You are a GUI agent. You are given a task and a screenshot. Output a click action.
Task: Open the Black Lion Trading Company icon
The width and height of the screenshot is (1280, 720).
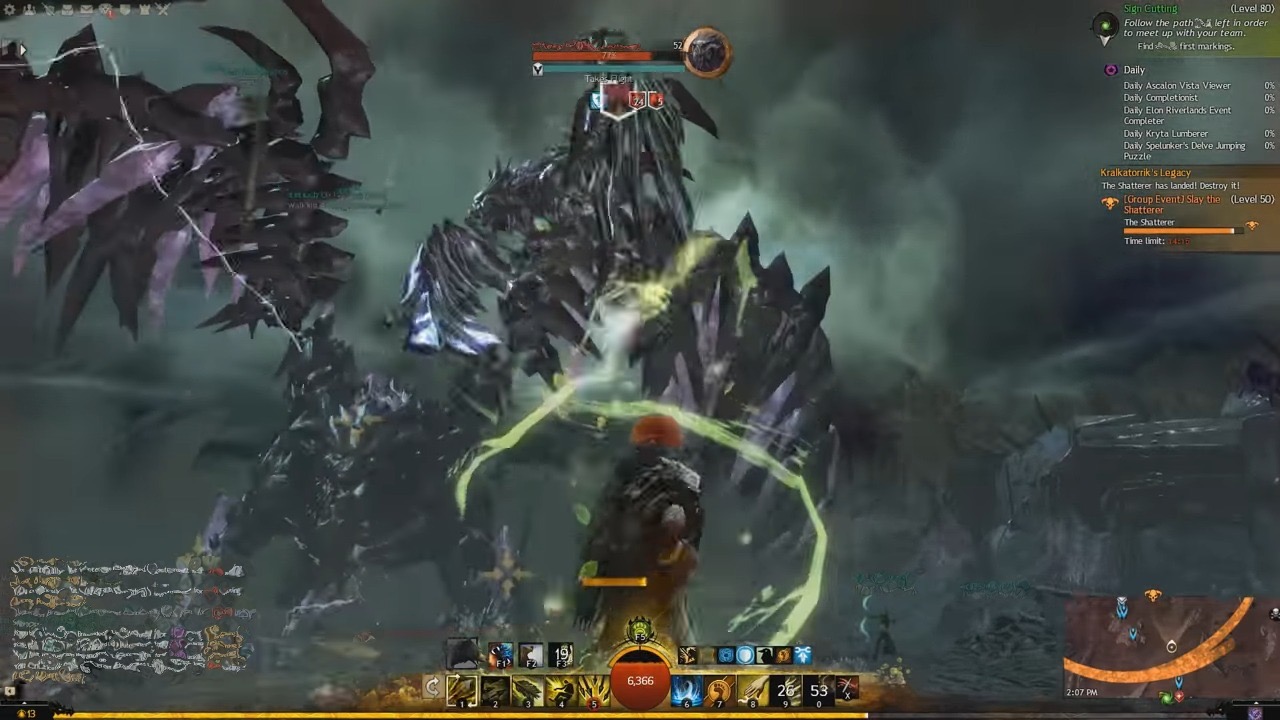106,10
